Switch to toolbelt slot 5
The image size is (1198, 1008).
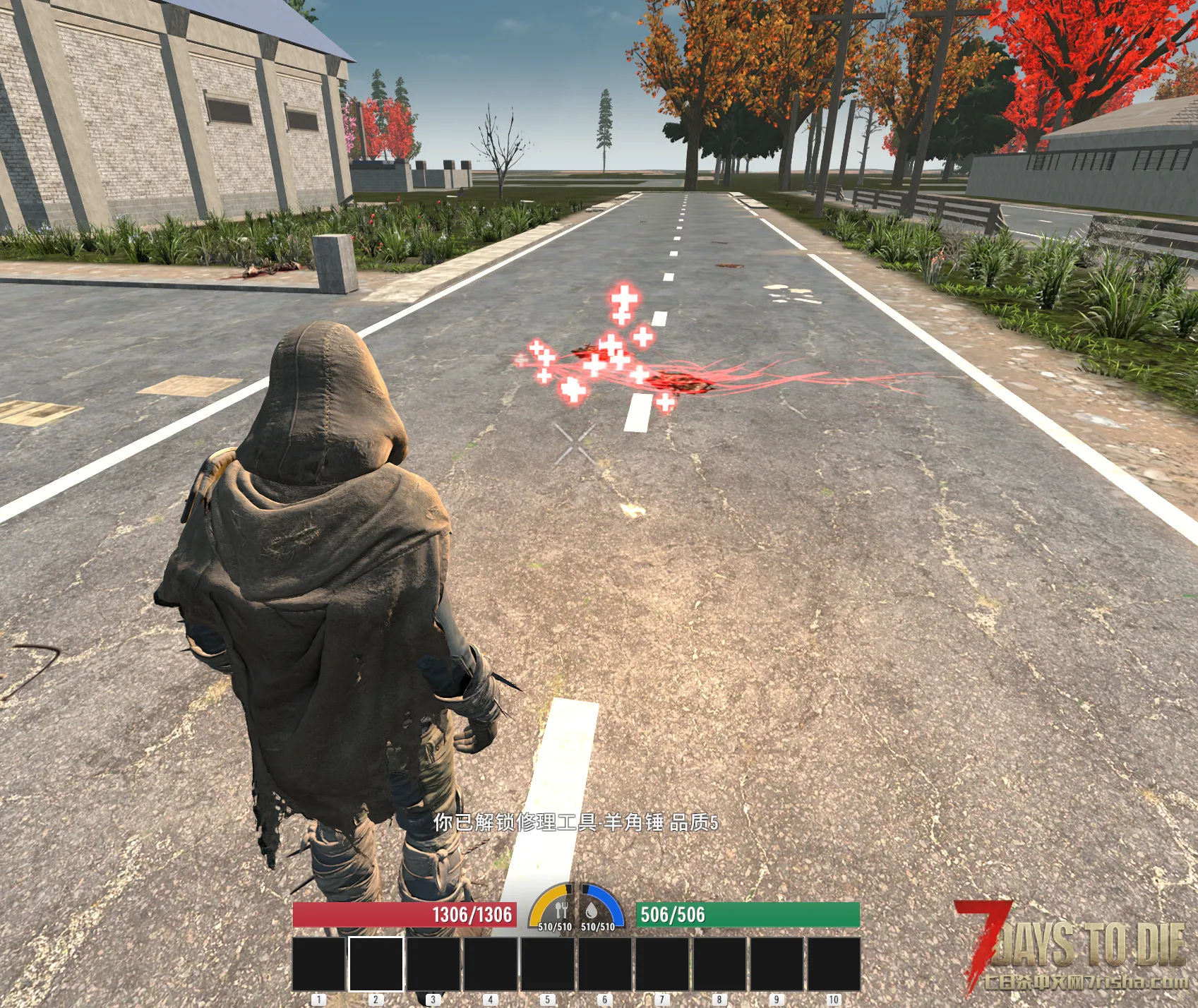[548, 964]
